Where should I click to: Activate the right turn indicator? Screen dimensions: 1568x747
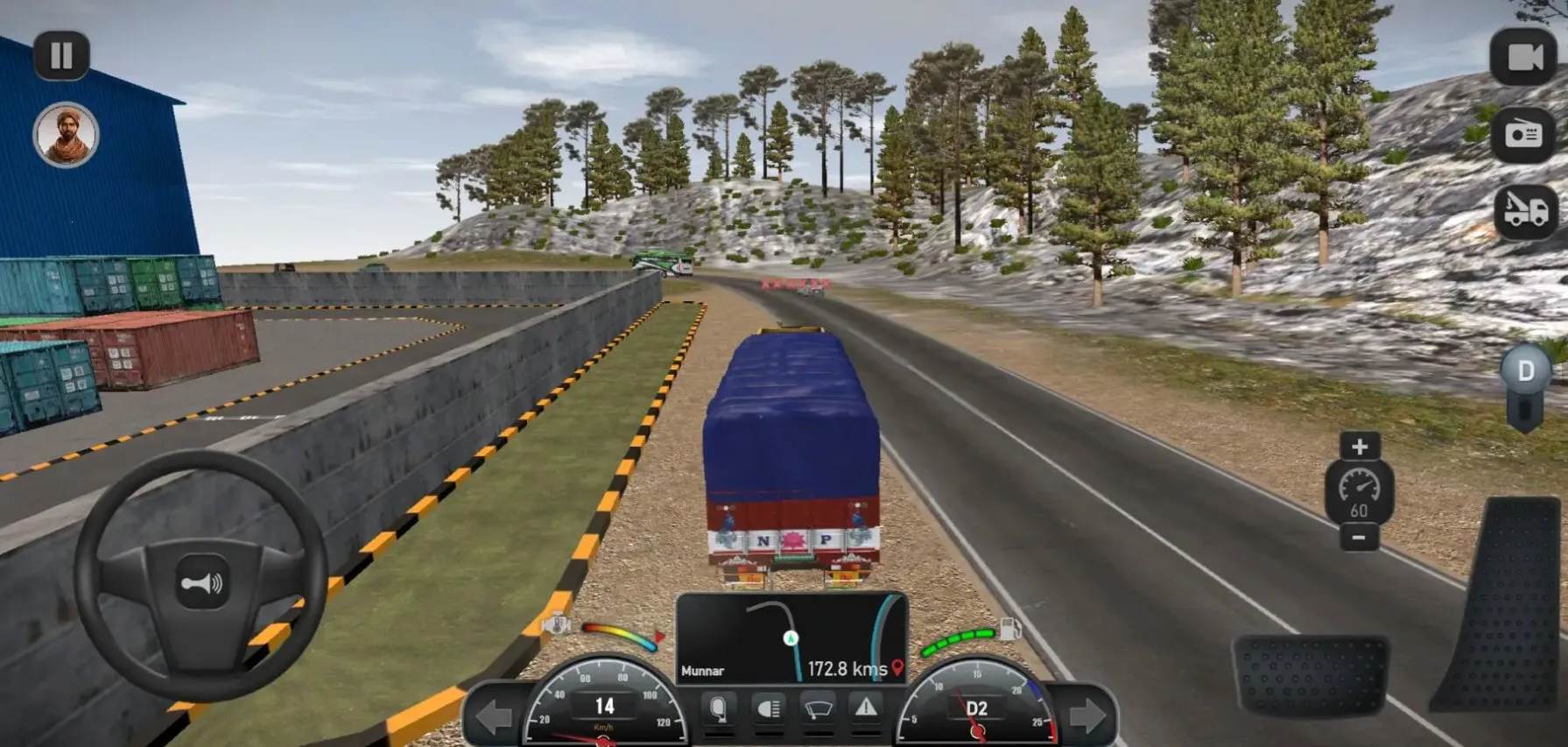coord(1087,717)
